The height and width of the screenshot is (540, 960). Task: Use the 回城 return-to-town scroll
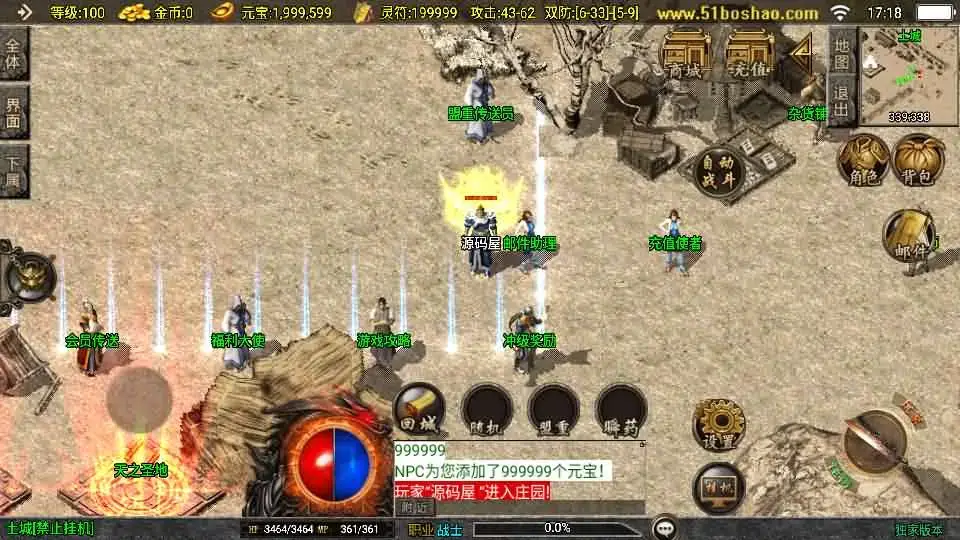[x=418, y=409]
